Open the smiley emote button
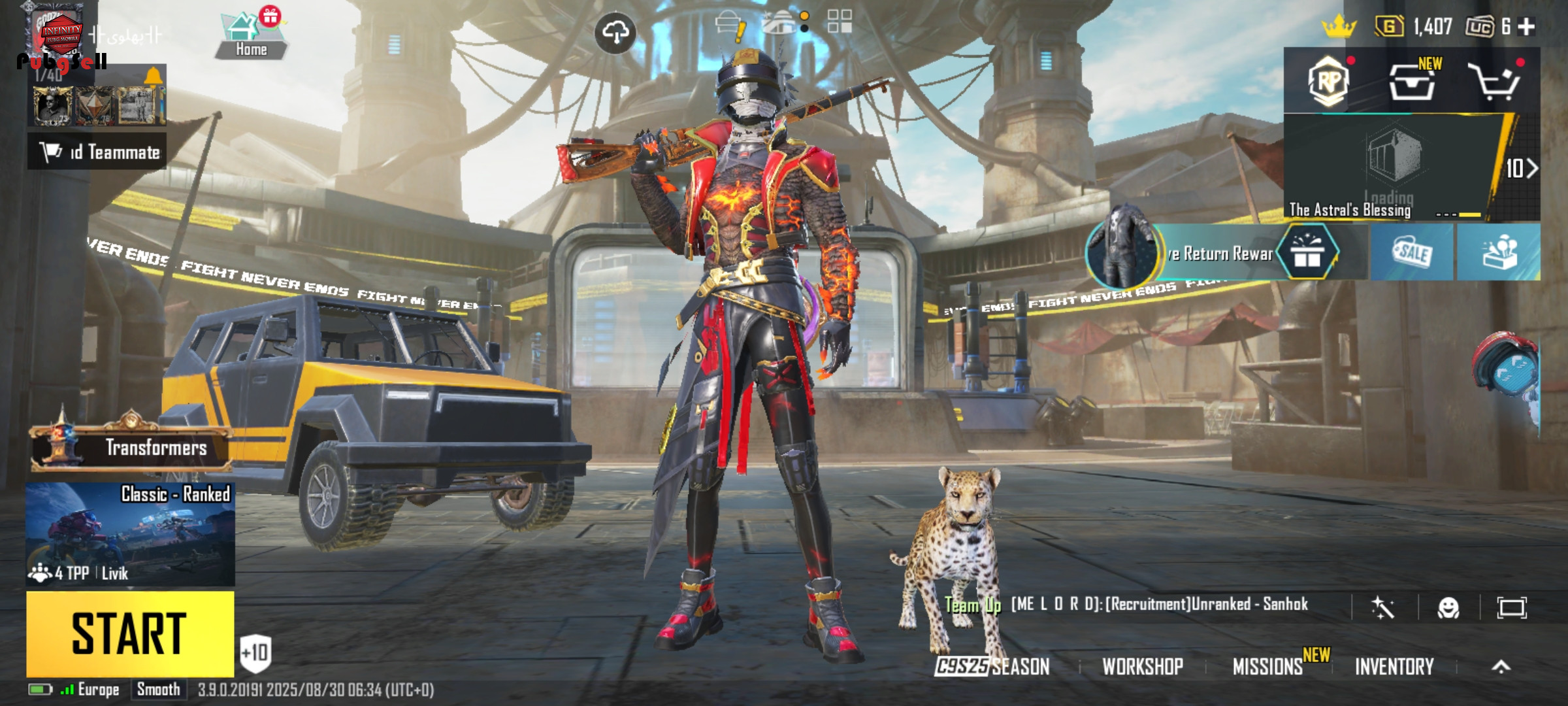The height and width of the screenshot is (706, 1568). tap(1448, 608)
